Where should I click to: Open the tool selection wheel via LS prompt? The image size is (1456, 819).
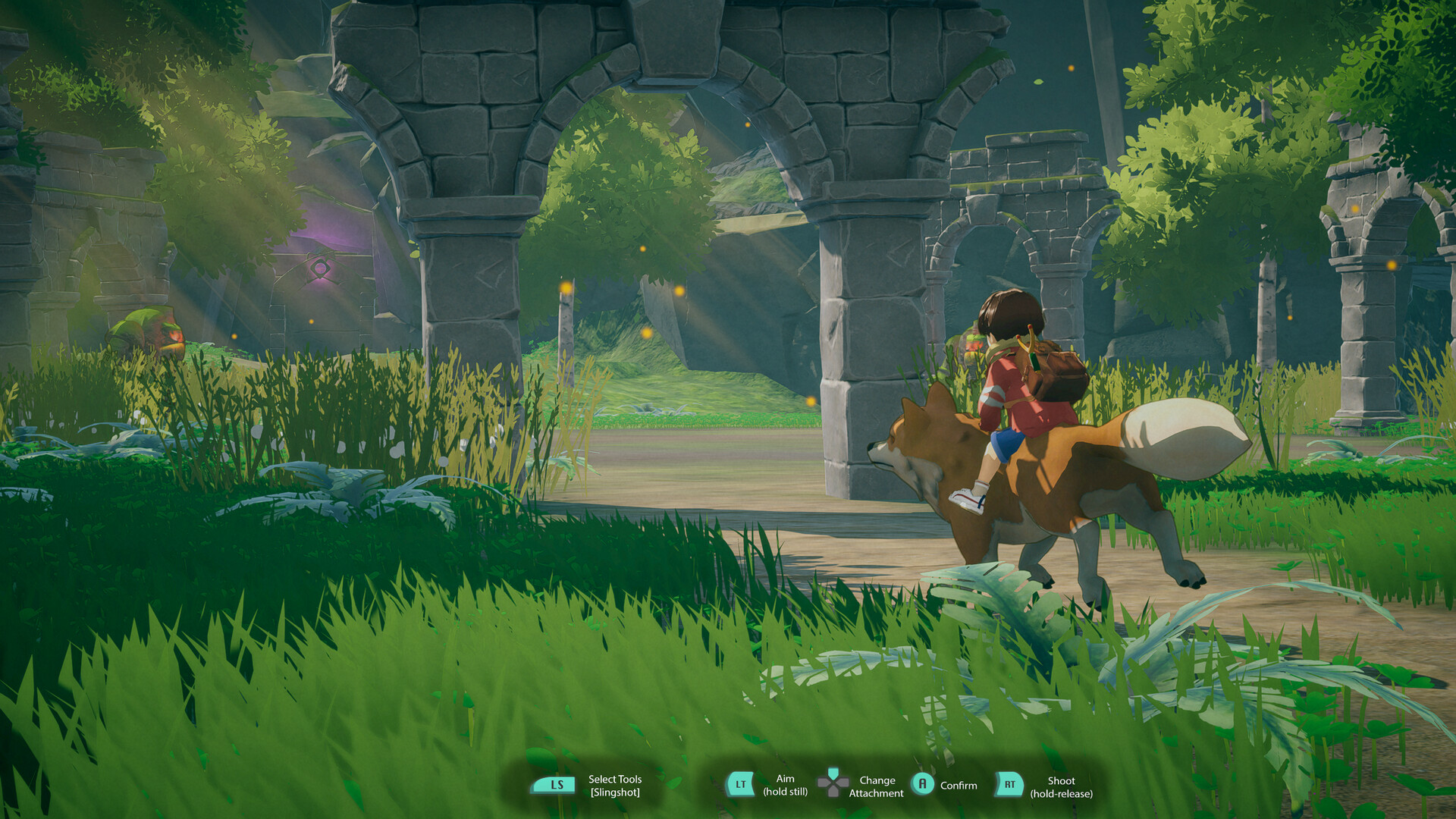(x=554, y=786)
